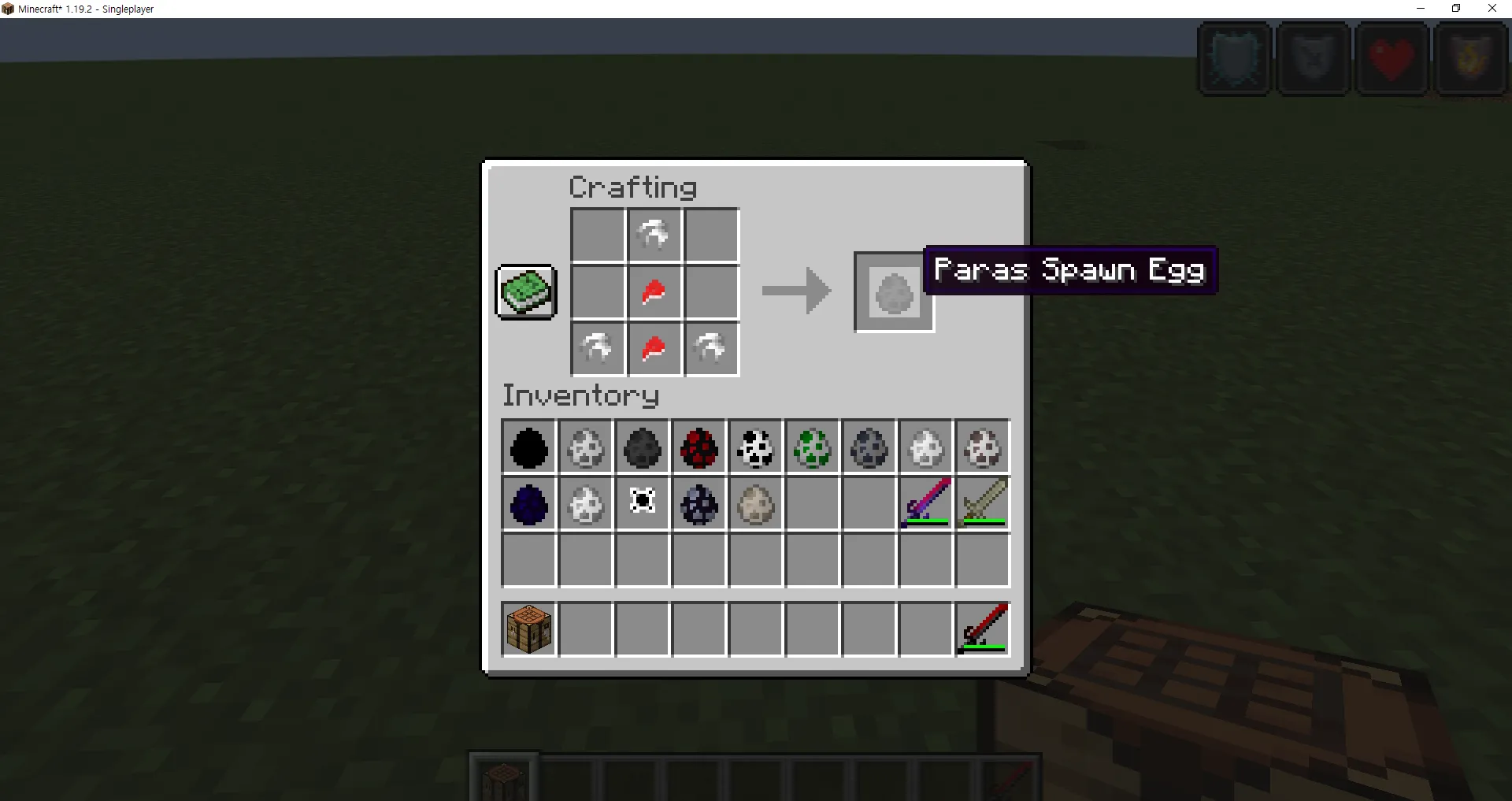Pick up the white mushroom in the bottom-left crafting slot
This screenshot has height=801, width=1512.
pyautogui.click(x=598, y=350)
